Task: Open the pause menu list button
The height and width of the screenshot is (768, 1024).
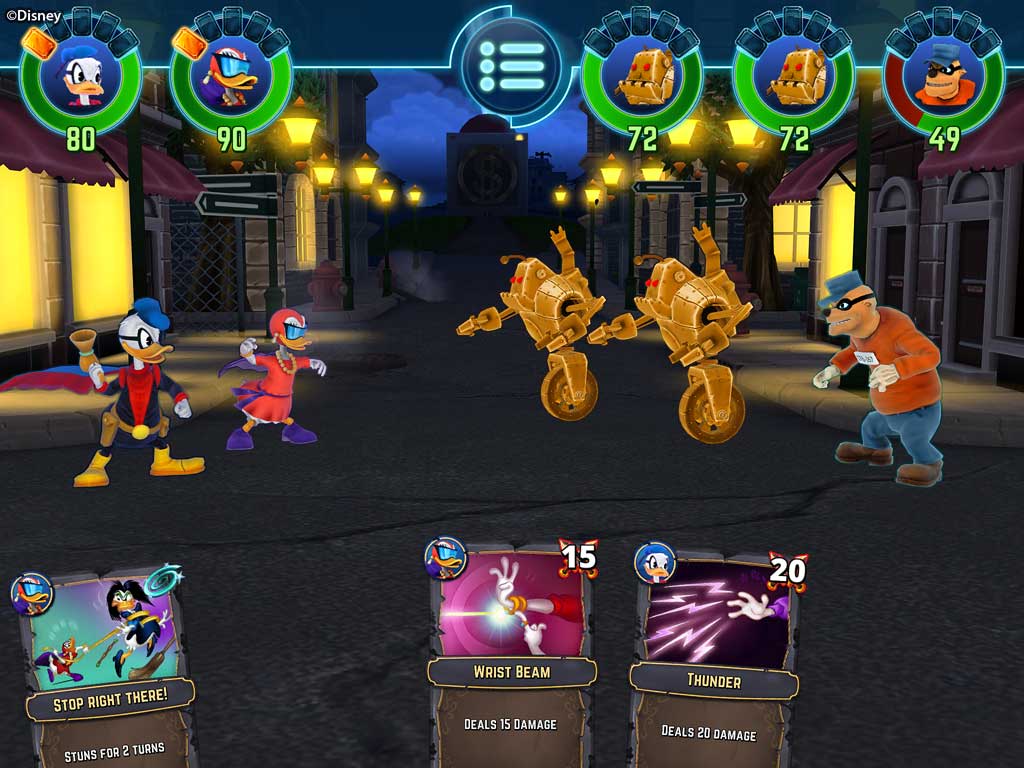Action: [x=511, y=66]
